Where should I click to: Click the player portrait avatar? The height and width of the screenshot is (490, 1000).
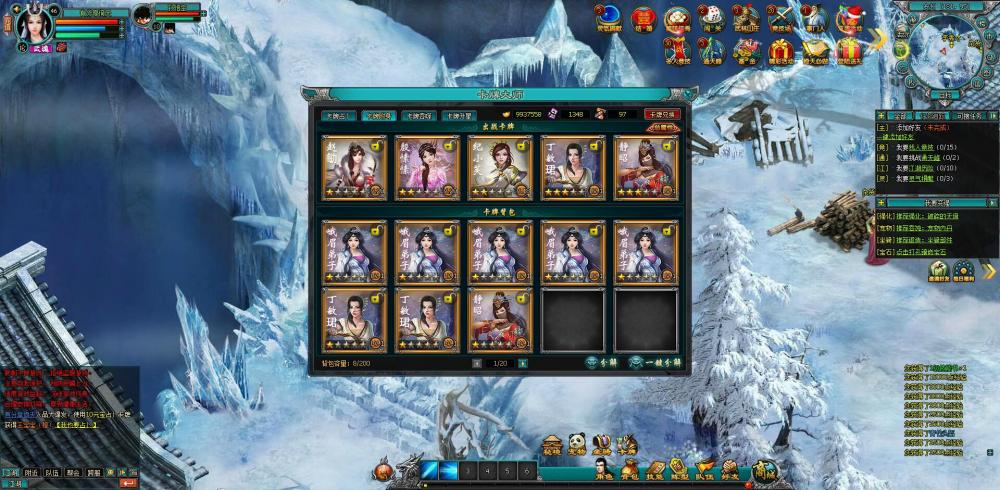point(31,28)
